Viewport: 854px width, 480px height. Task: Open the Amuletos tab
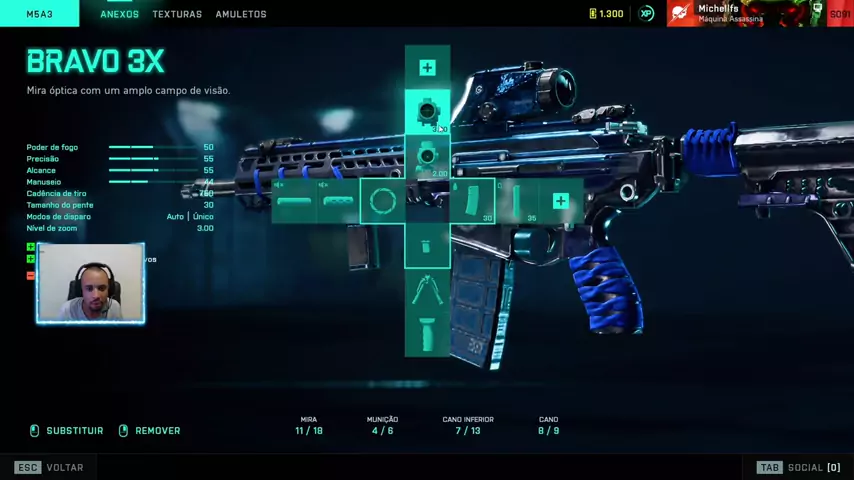241,14
